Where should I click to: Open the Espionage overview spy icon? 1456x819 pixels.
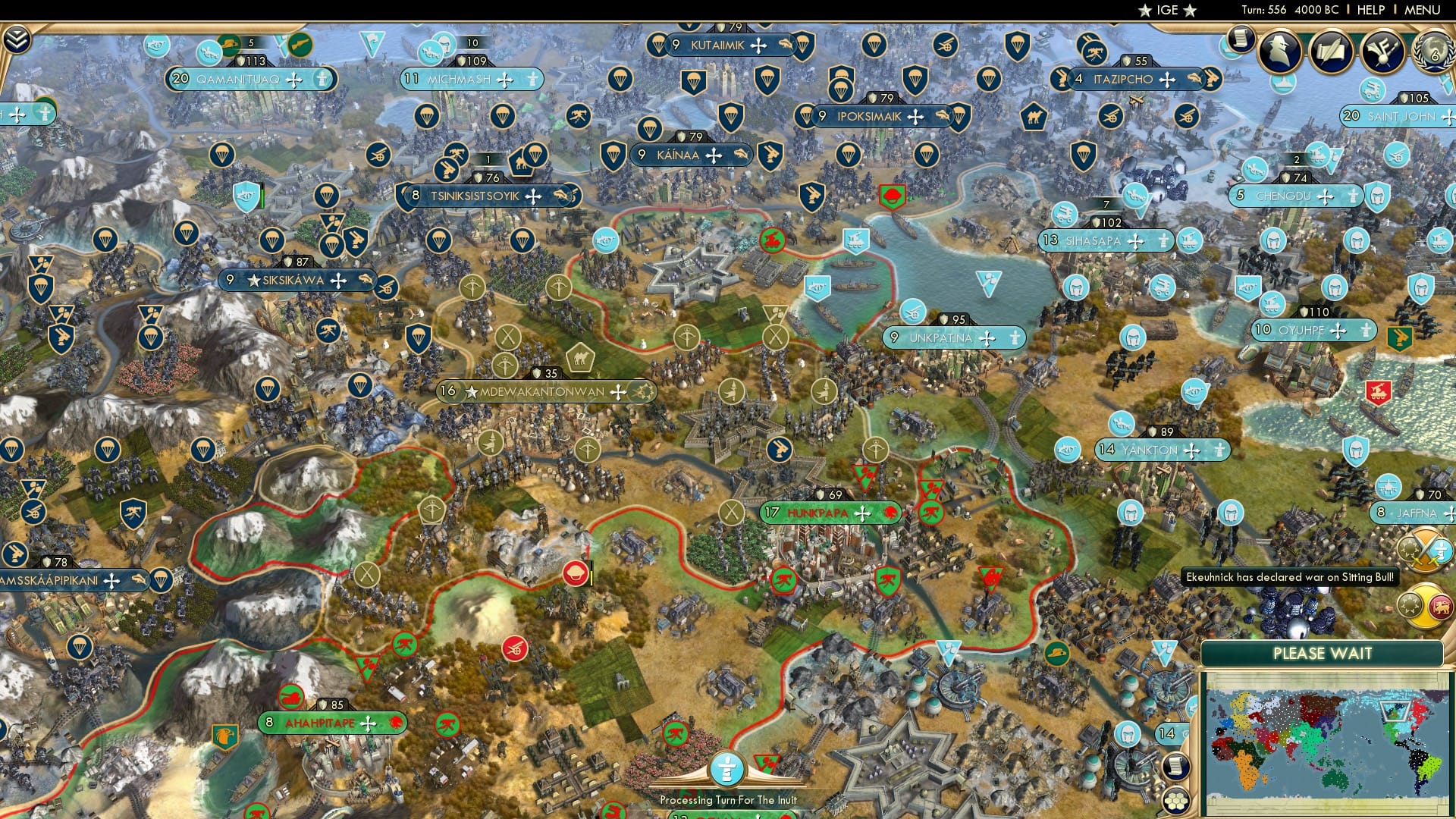1279,52
